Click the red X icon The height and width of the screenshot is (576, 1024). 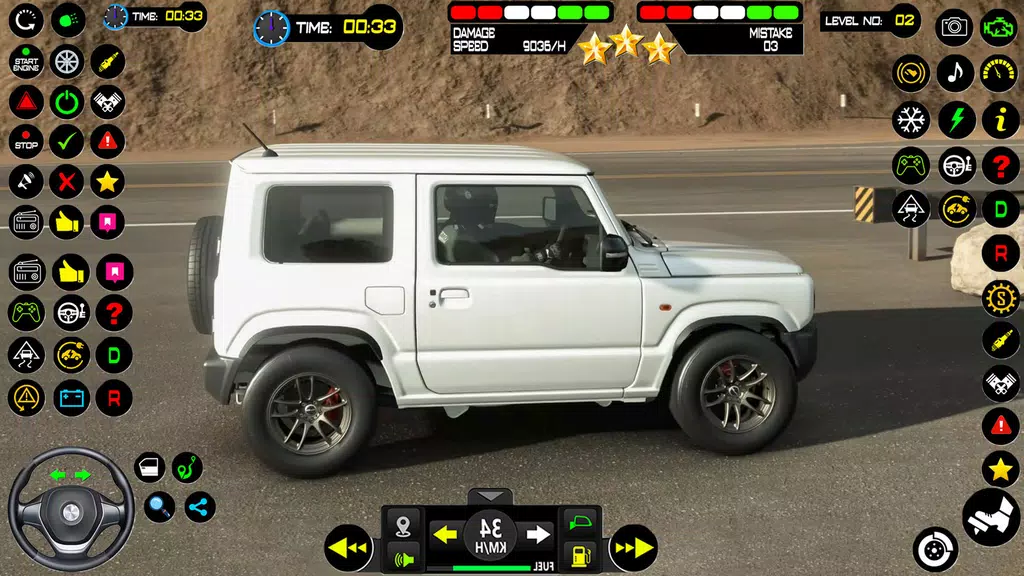click(67, 182)
